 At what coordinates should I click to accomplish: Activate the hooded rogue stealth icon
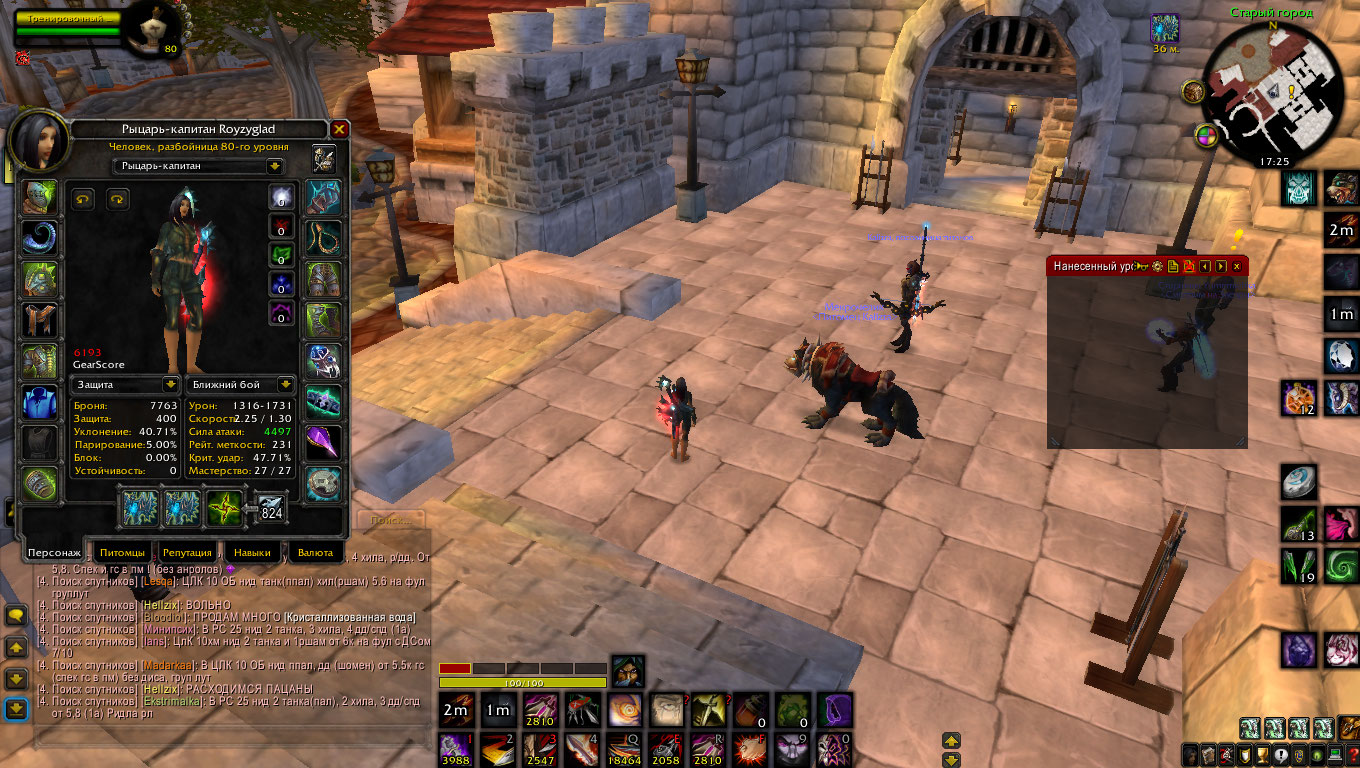click(627, 670)
